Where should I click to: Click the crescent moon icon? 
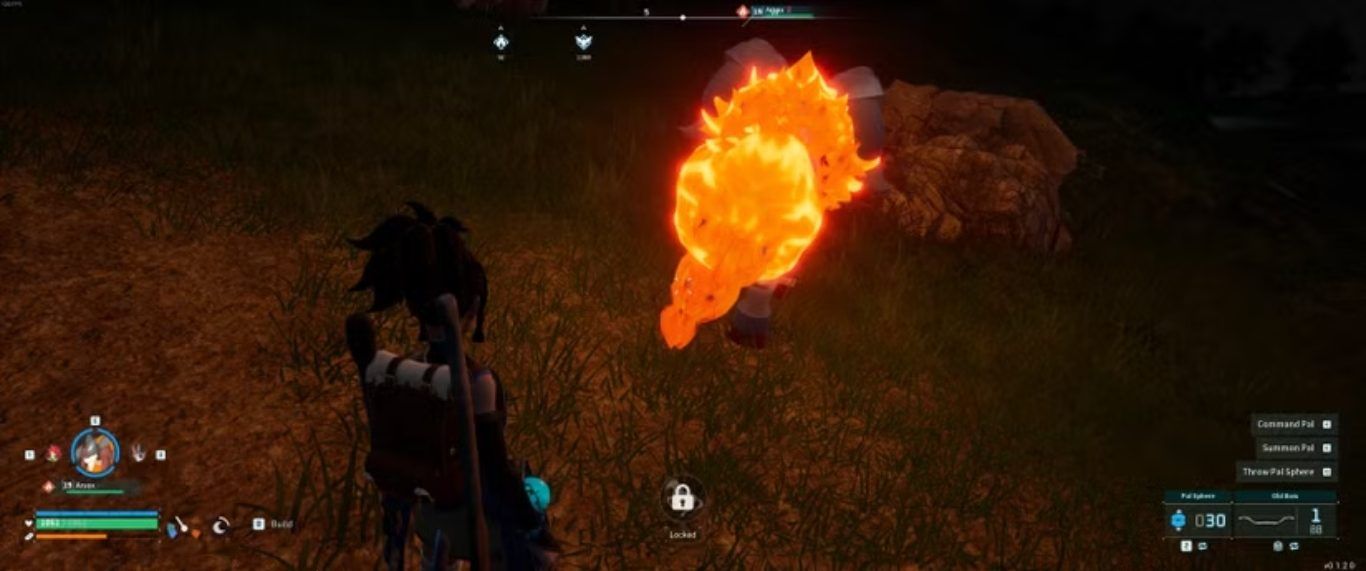(x=221, y=524)
